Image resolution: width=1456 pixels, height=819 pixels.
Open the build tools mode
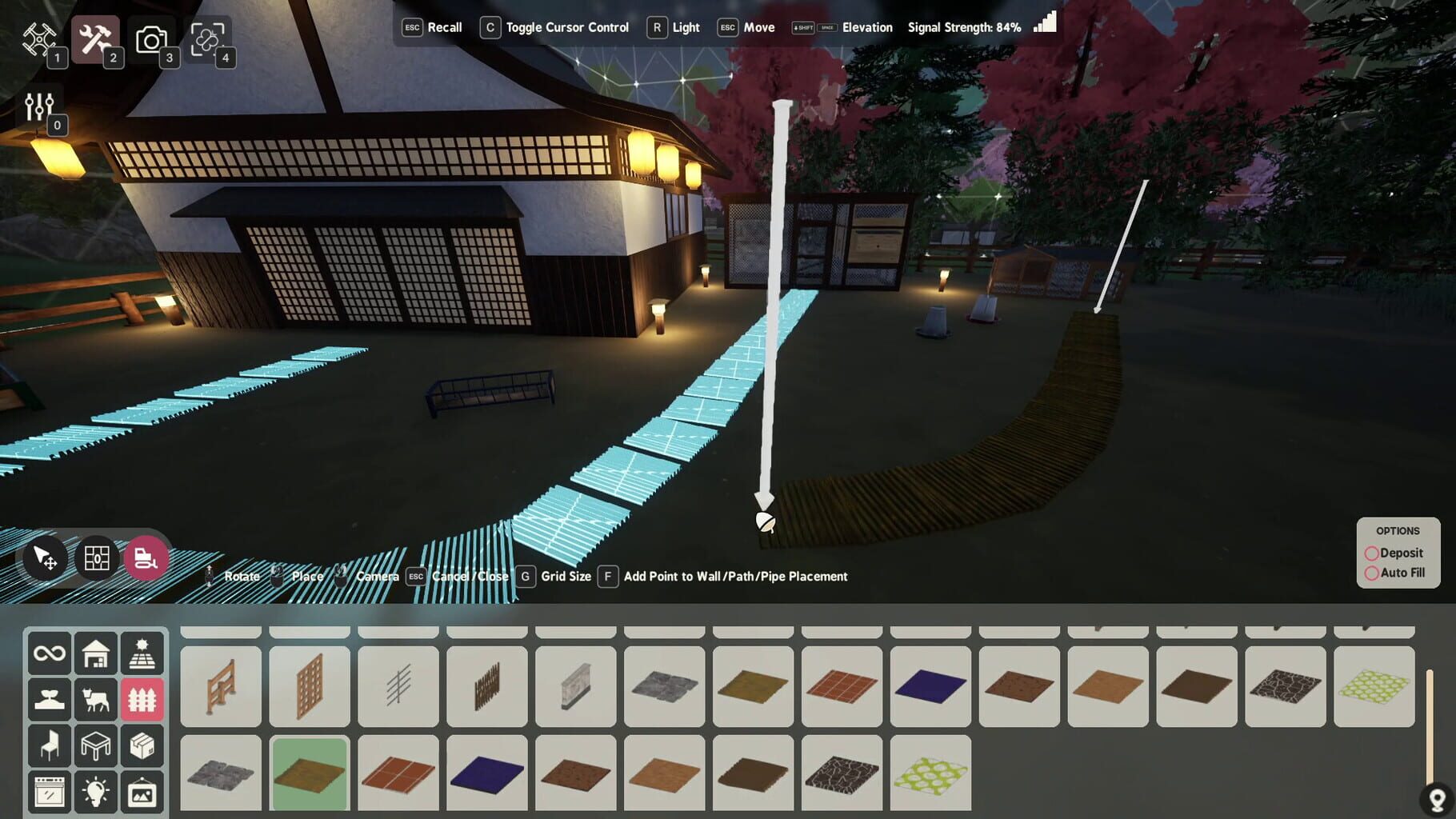(97, 39)
